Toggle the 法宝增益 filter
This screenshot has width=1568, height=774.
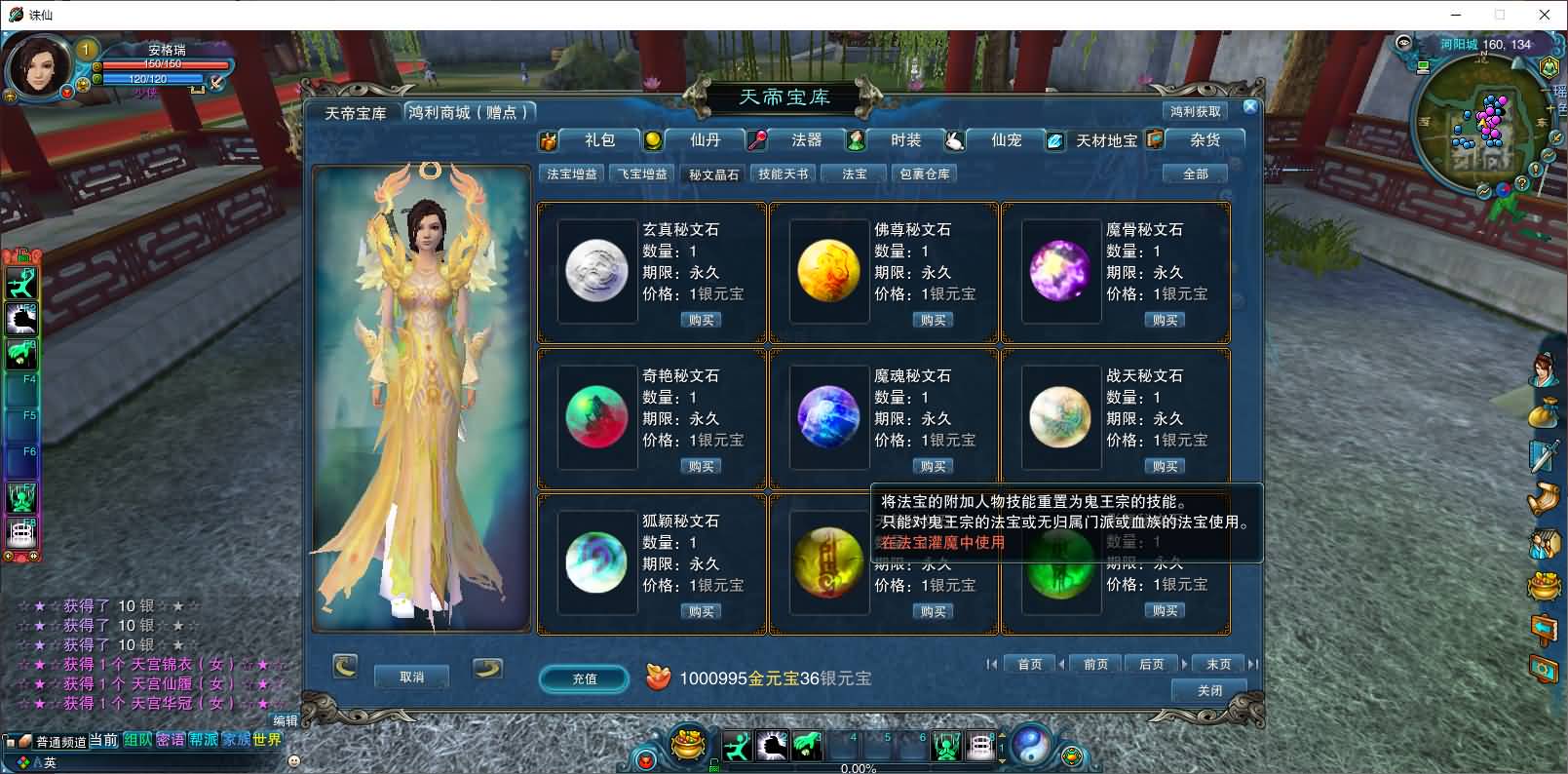571,173
